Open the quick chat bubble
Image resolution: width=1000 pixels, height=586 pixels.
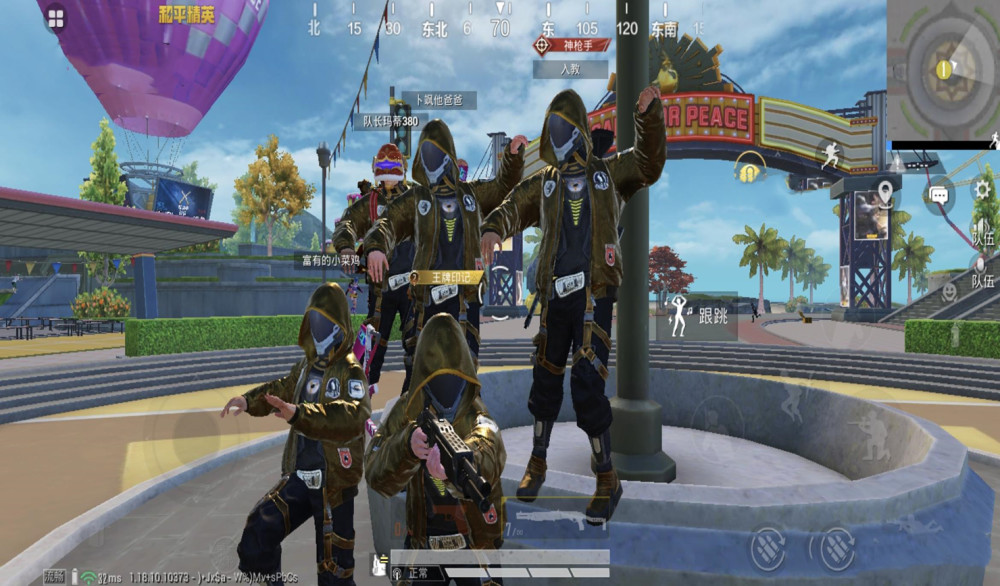pyautogui.click(x=939, y=194)
